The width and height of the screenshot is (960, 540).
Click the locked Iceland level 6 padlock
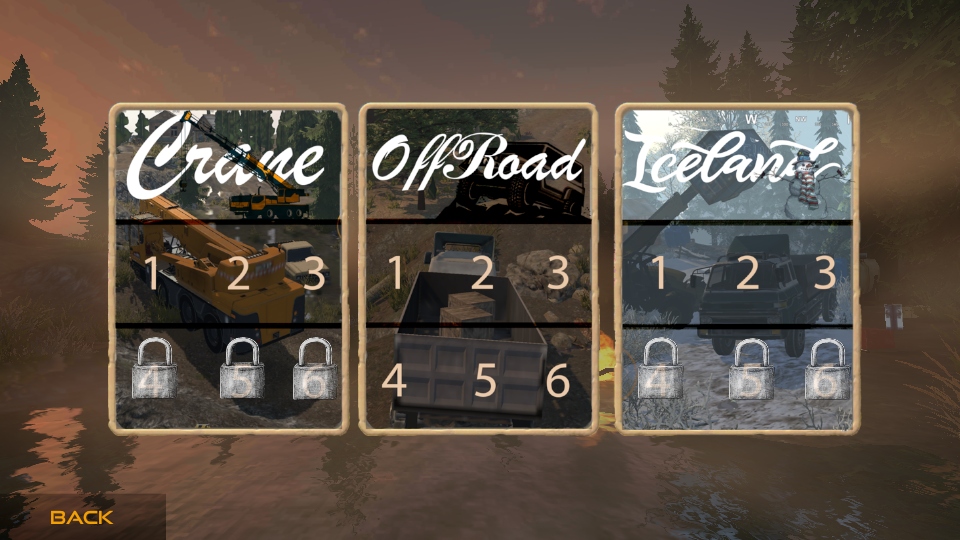click(x=827, y=370)
